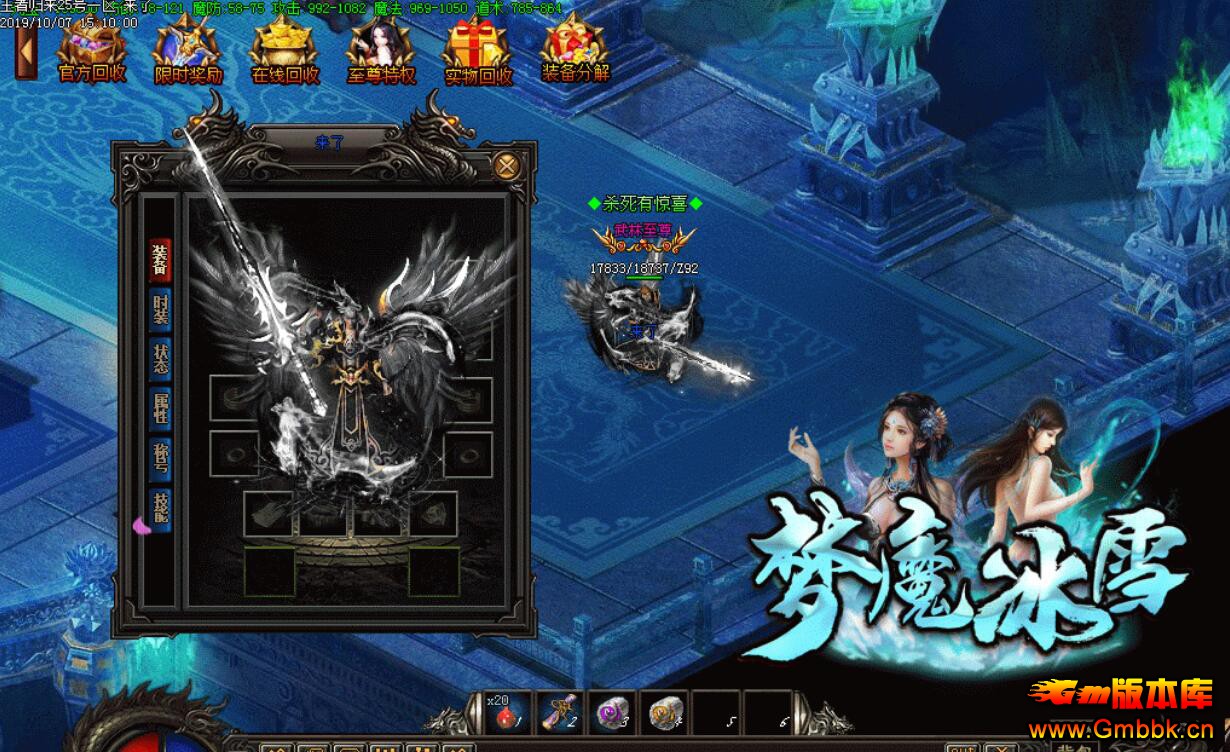Switch to the 装备 equipment tab
Image resolution: width=1230 pixels, height=752 pixels.
(x=160, y=261)
